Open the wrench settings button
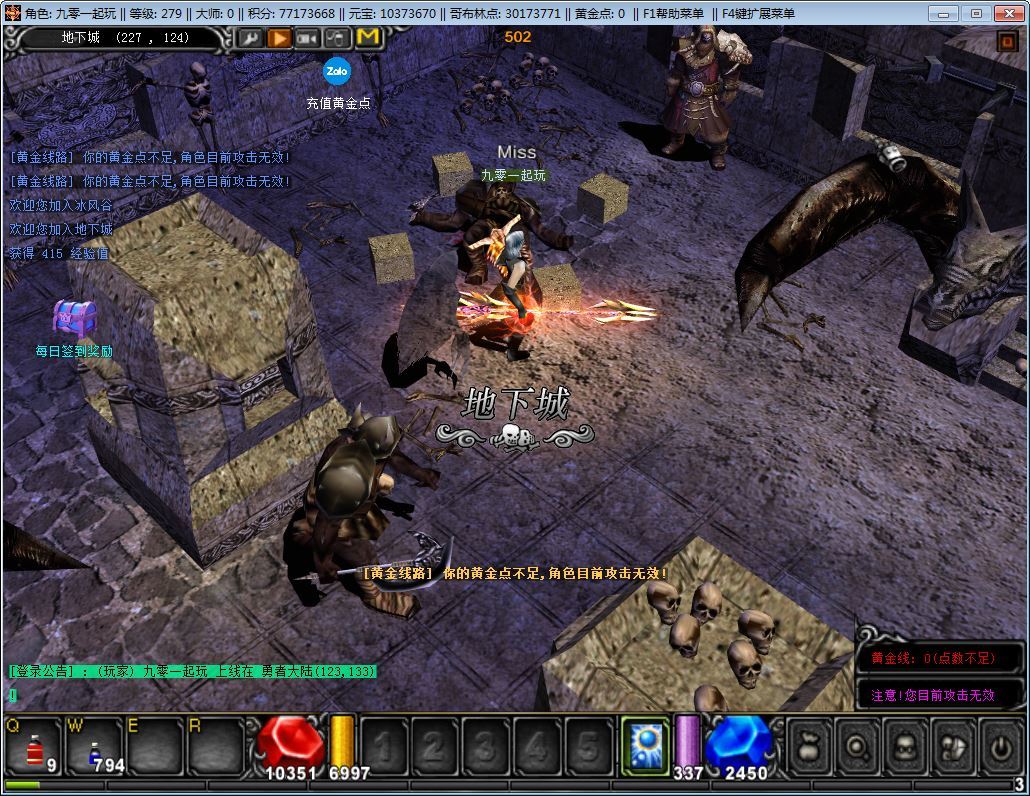 [250, 38]
